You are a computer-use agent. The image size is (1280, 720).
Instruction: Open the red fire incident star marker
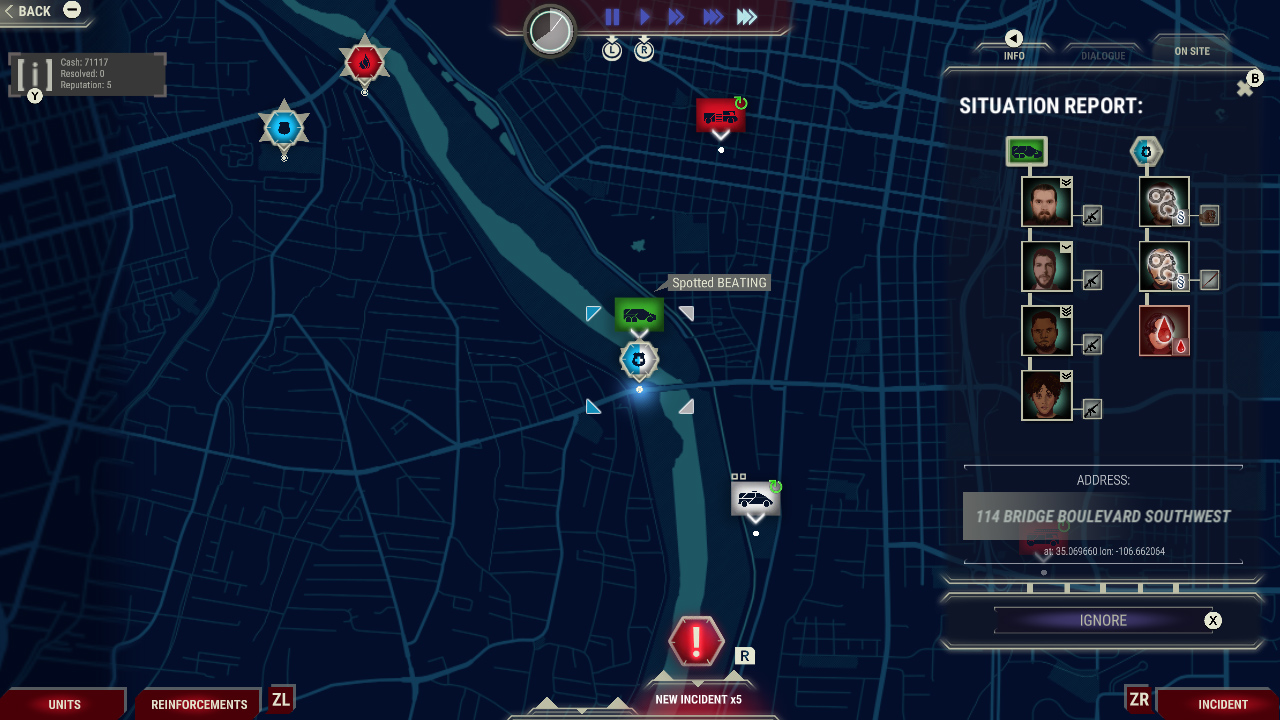point(363,62)
